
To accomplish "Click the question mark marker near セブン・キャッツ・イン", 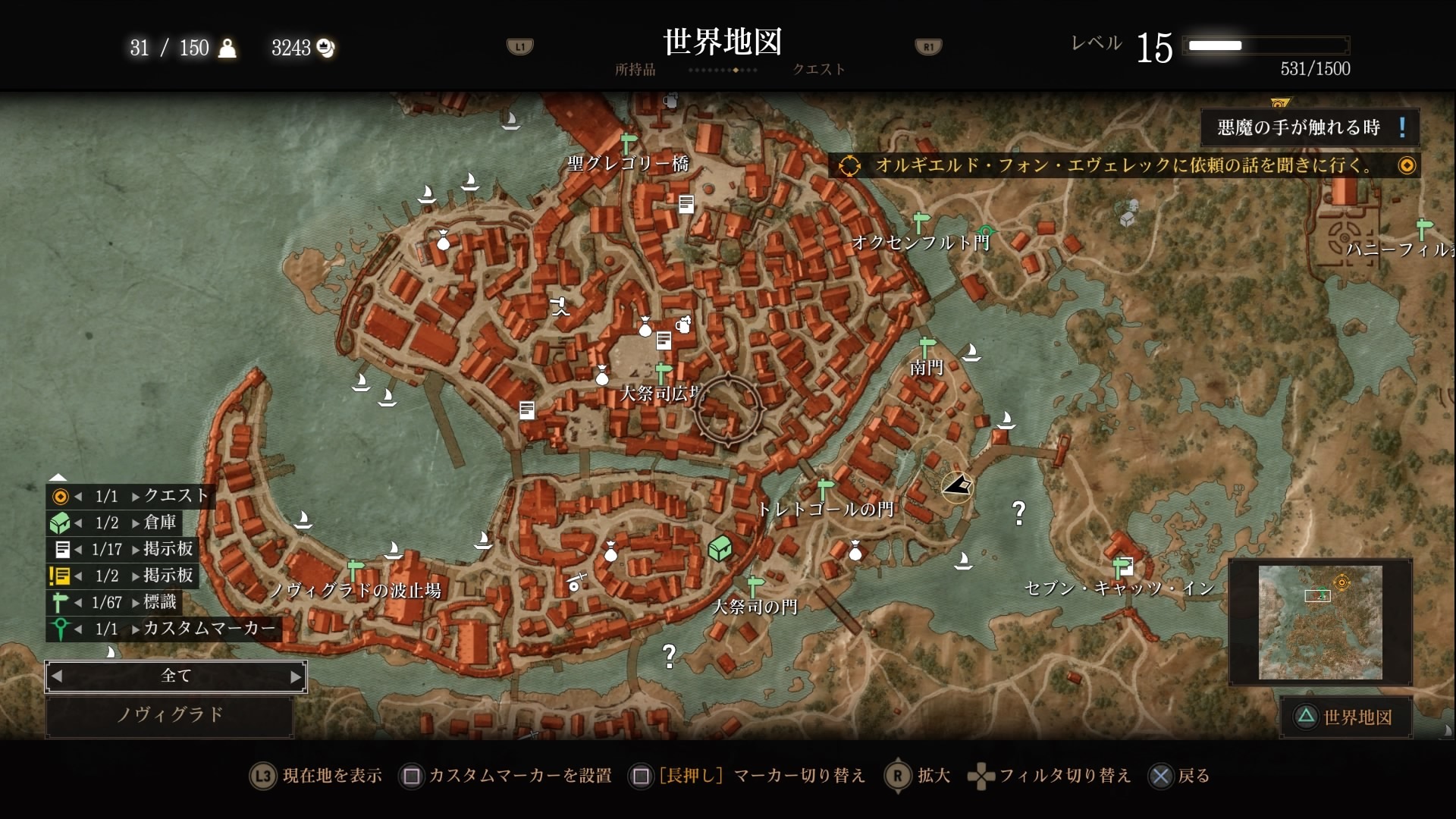I will pyautogui.click(x=1018, y=513).
